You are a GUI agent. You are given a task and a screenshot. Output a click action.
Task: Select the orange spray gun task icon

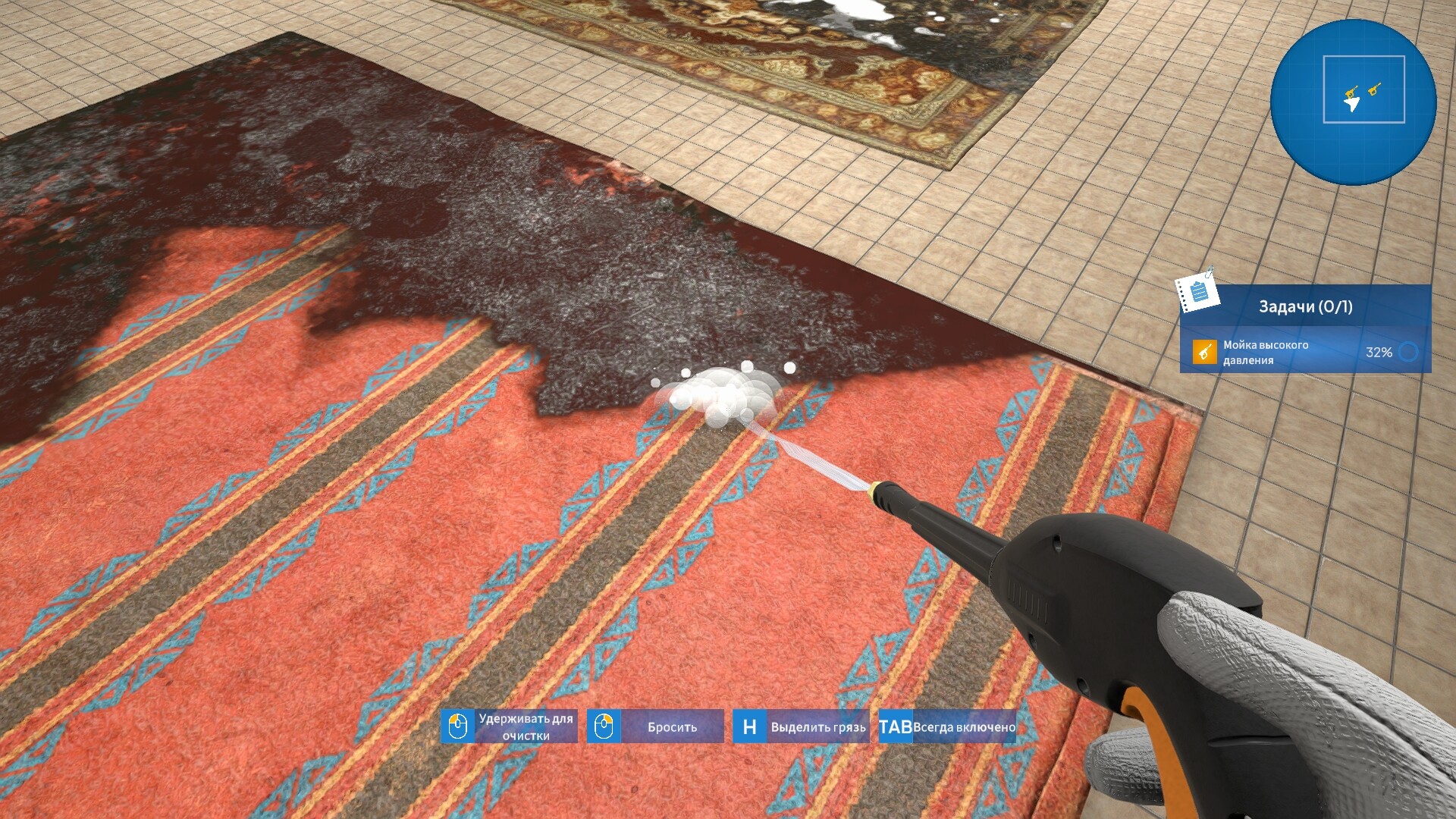click(x=1204, y=352)
